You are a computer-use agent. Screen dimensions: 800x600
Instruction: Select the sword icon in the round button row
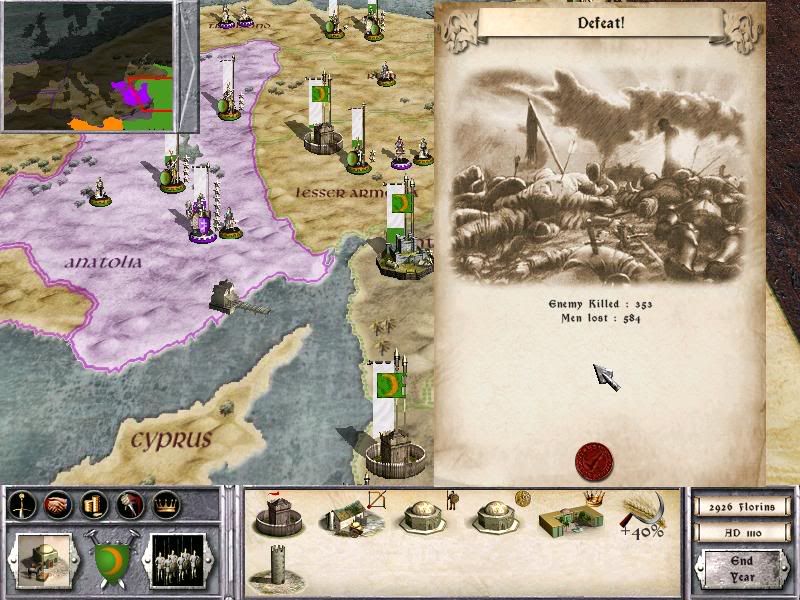tap(21, 506)
